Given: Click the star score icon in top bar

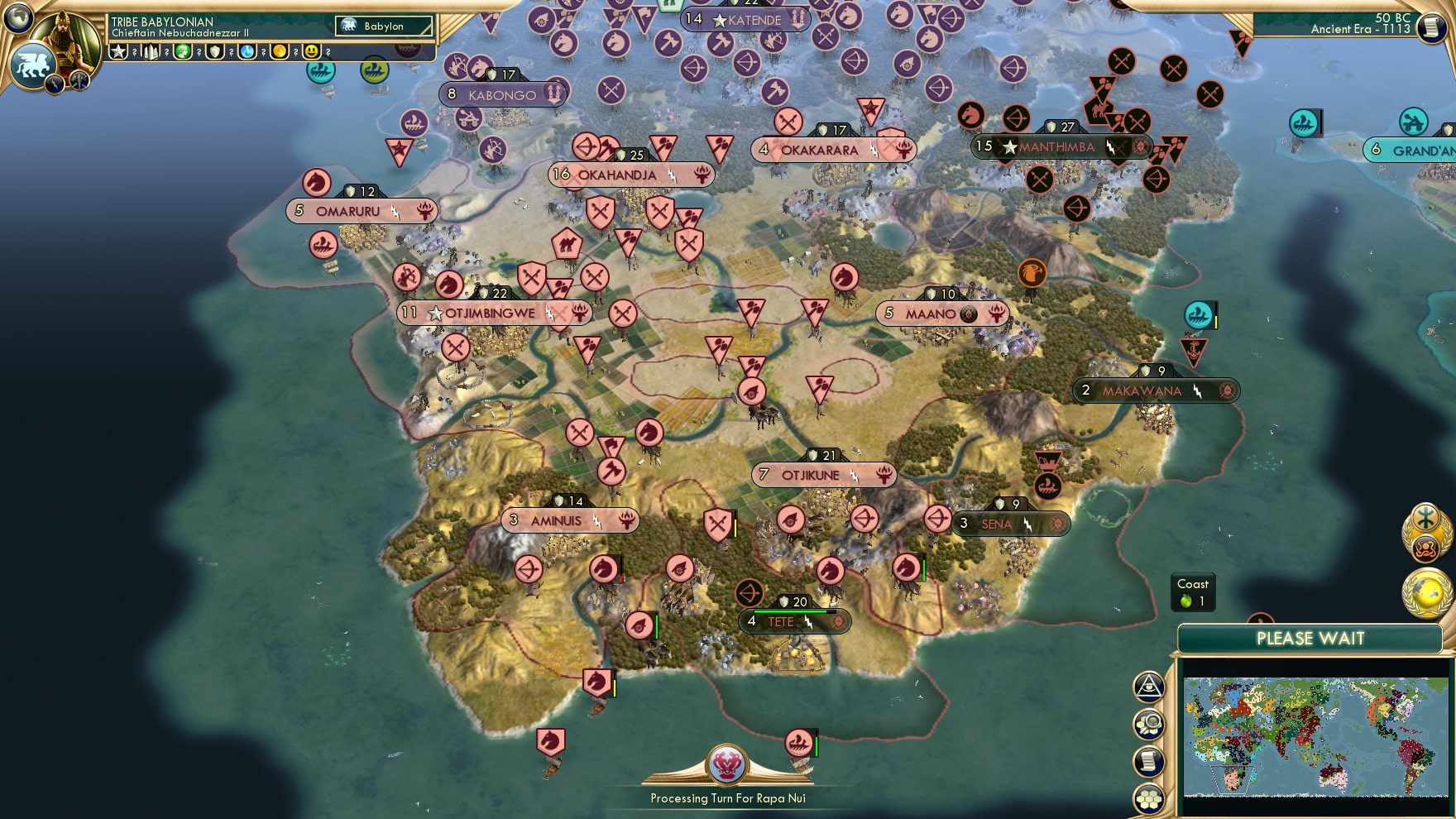Looking at the screenshot, I should 118,51.
